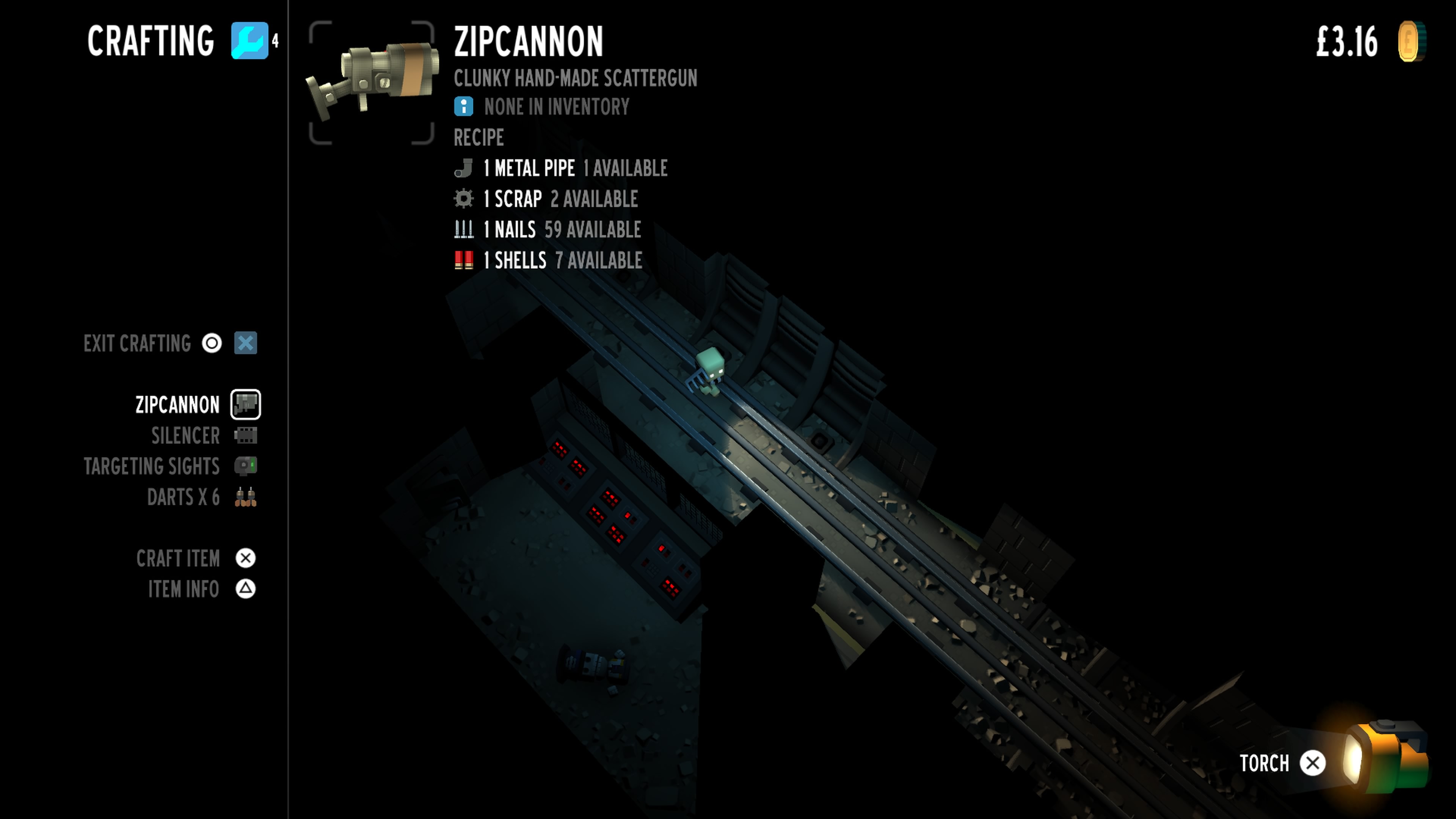Image resolution: width=1456 pixels, height=819 pixels.
Task: Select the Scrap recipe ingredient
Action: coord(517,199)
